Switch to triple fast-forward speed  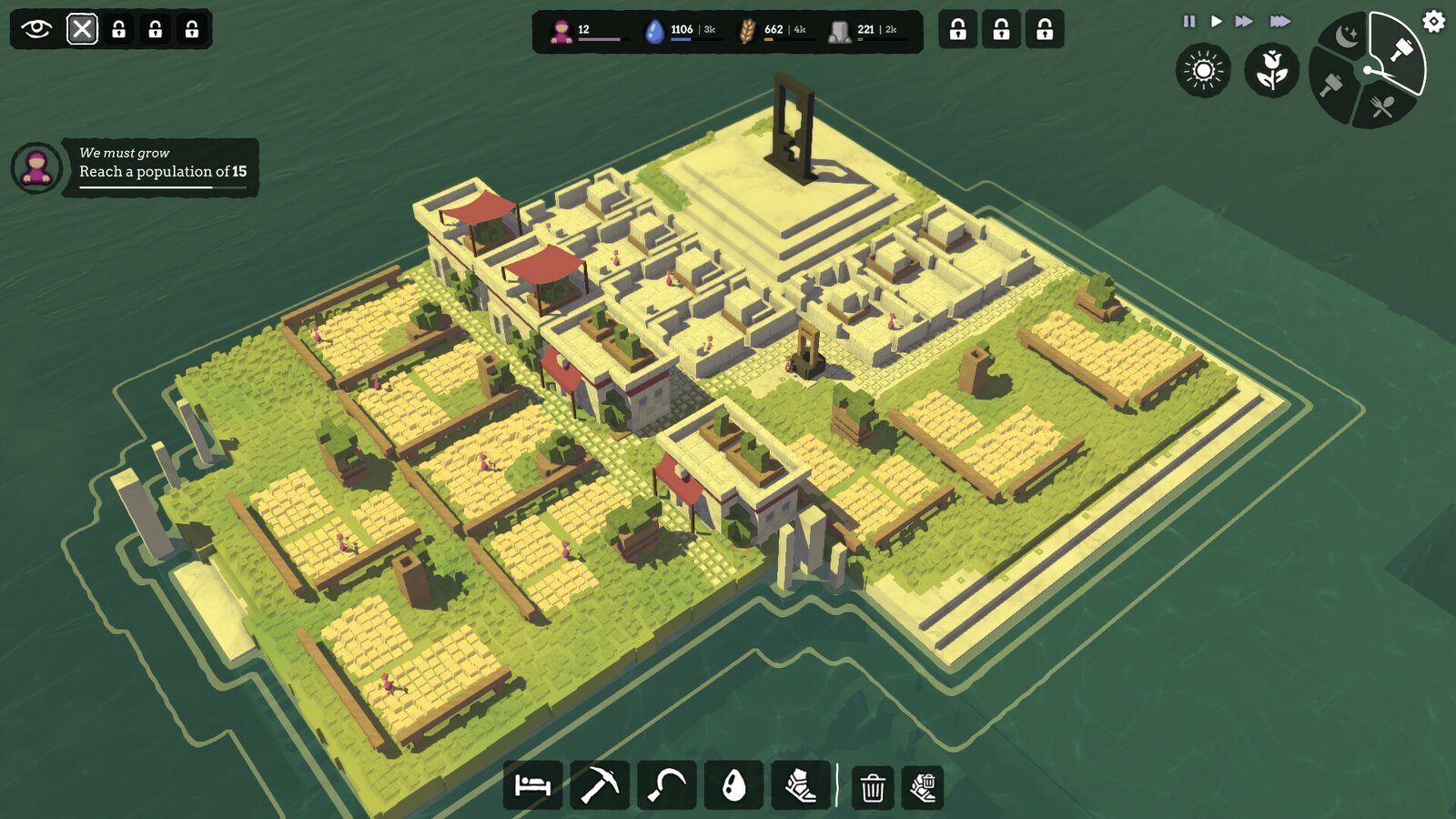click(1279, 21)
